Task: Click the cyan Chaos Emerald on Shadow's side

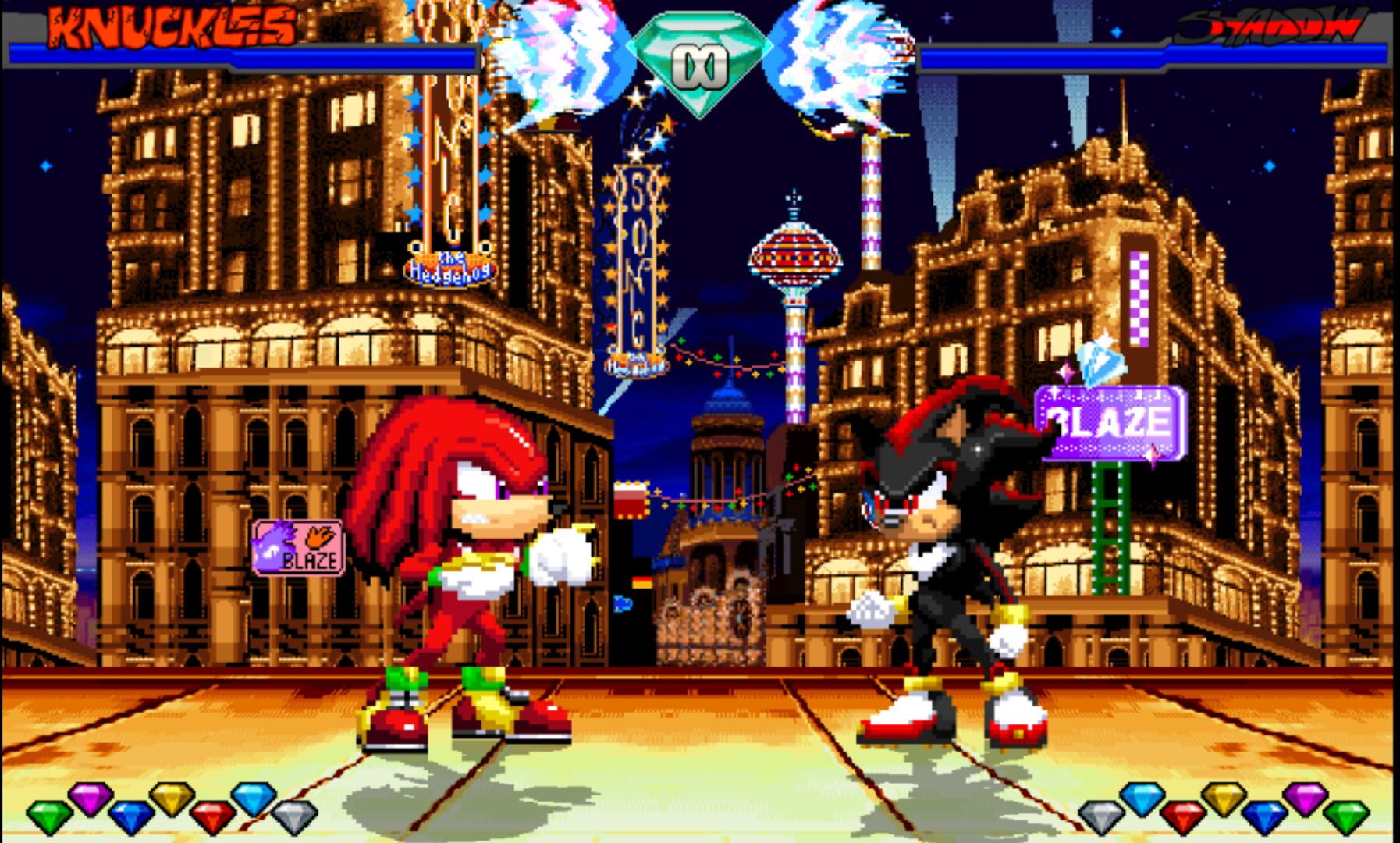Action: [x=1142, y=804]
